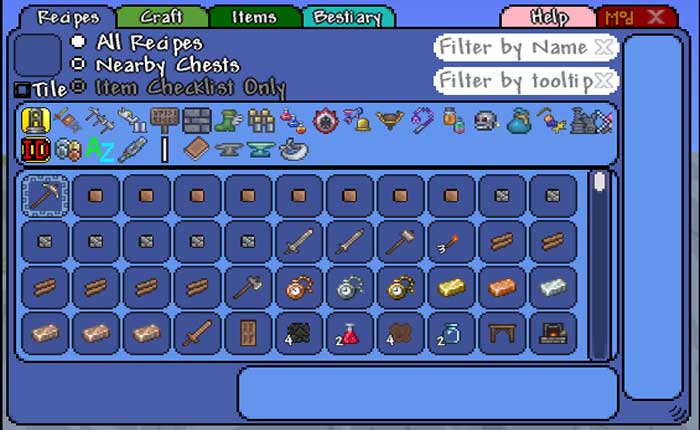Viewport: 700px width, 430px height.
Task: Select the All Recipes option
Action: click(79, 43)
